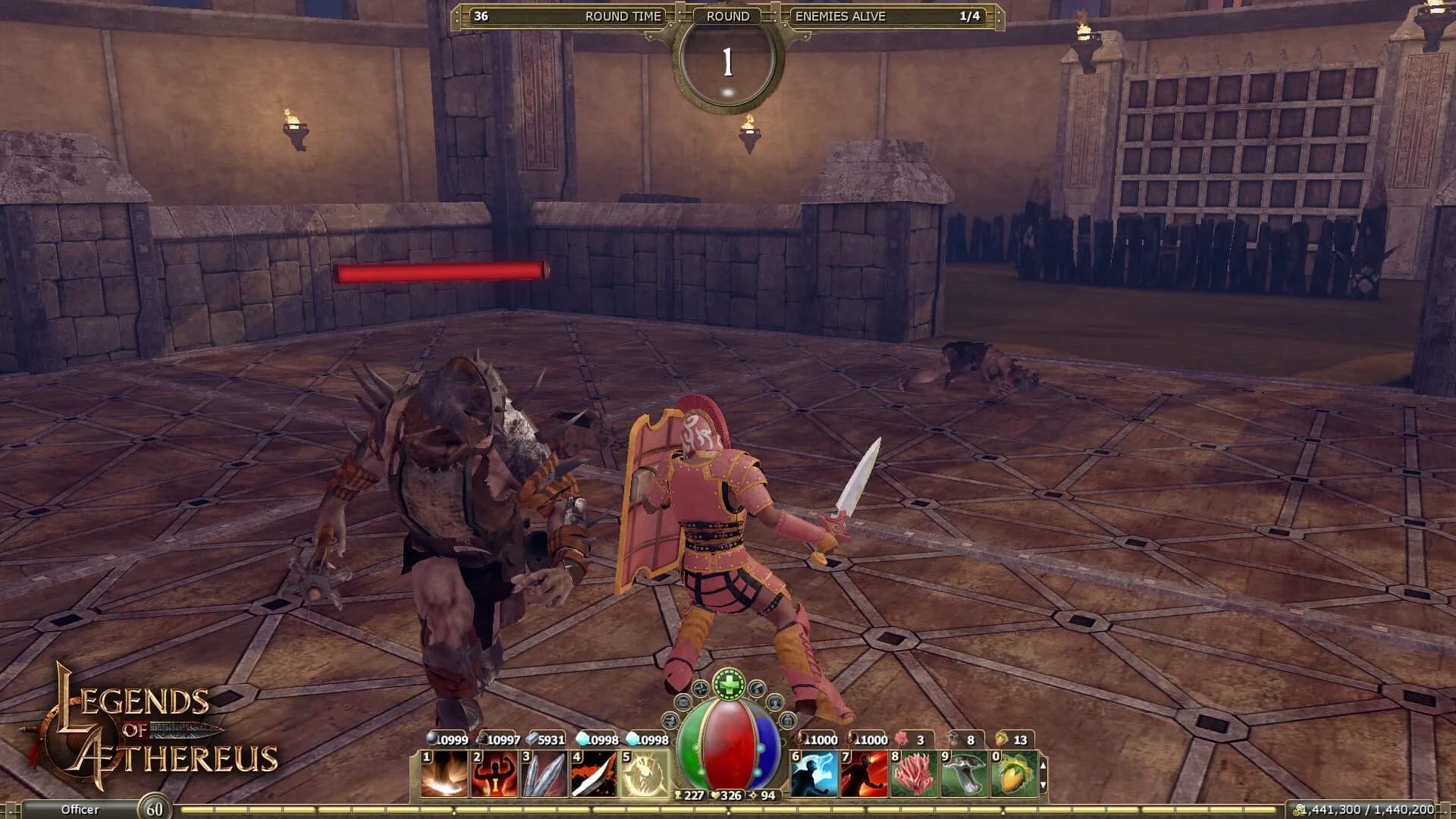Click the level 60 badge
Screen dimensions: 1456x819
coord(155,809)
